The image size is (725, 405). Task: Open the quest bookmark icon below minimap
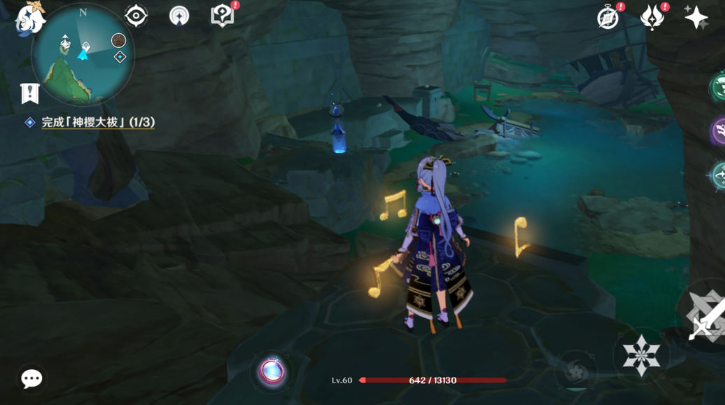coord(29,93)
